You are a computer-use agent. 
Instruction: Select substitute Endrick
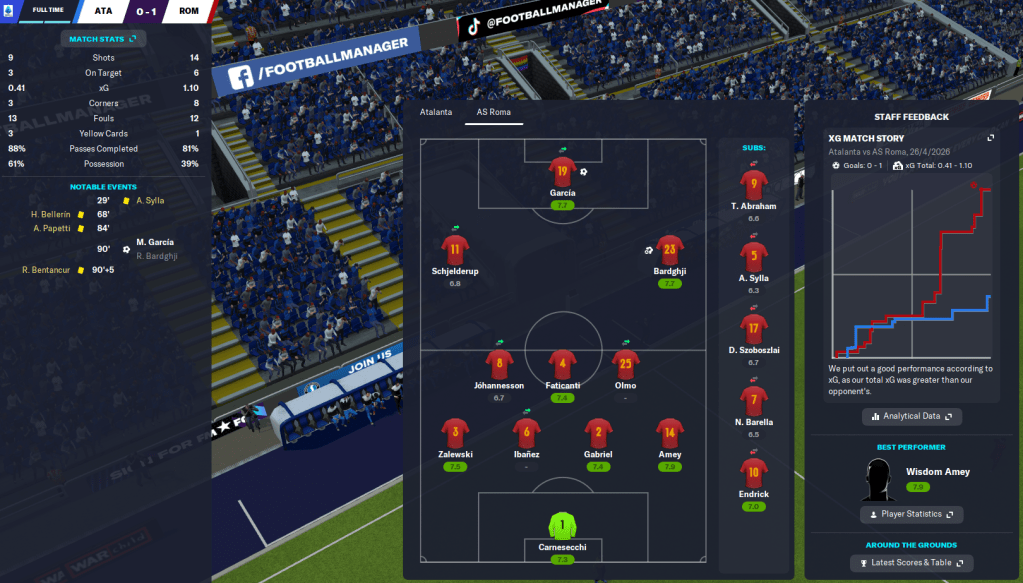click(x=753, y=473)
